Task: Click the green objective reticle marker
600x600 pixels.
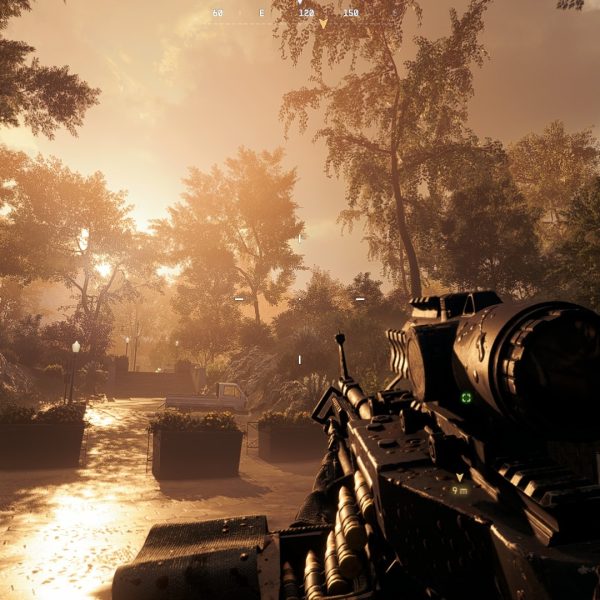Action: [466, 397]
